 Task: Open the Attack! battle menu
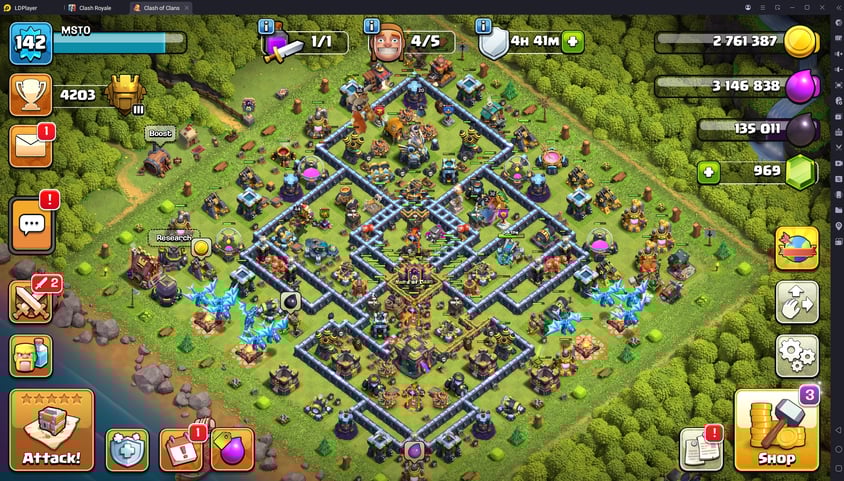tap(52, 430)
